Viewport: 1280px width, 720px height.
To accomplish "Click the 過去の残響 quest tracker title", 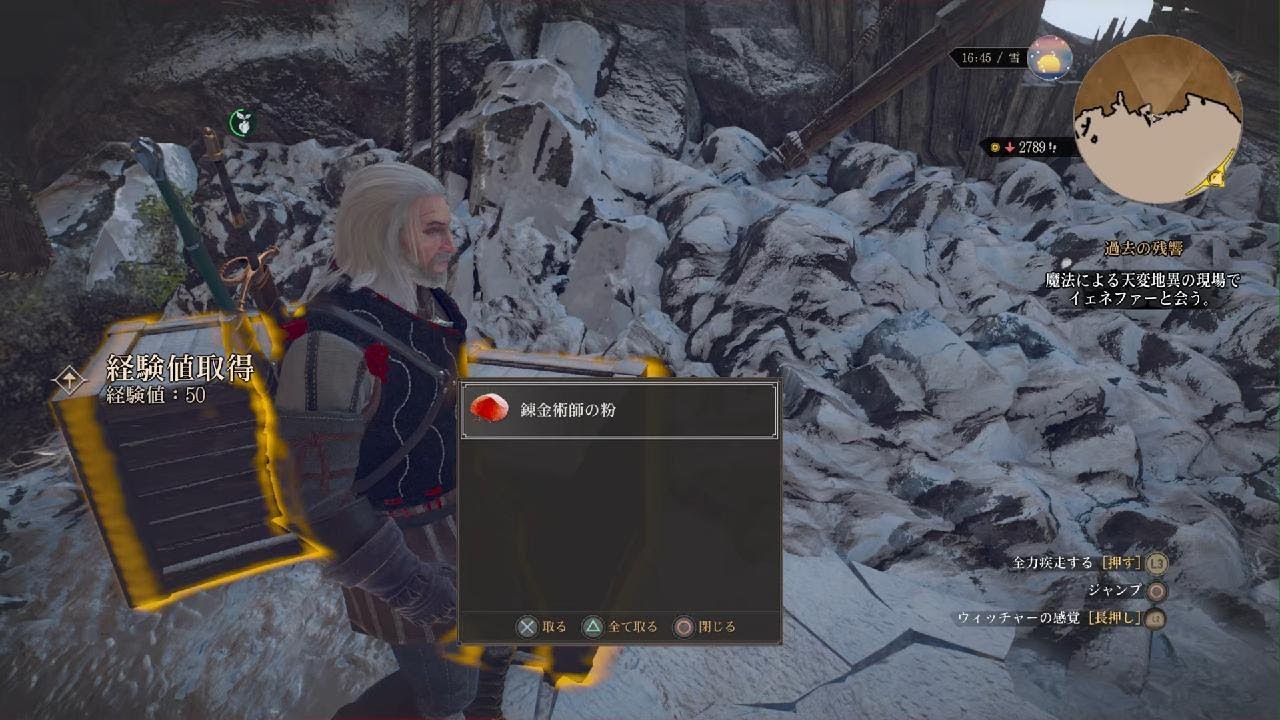I will (1145, 249).
